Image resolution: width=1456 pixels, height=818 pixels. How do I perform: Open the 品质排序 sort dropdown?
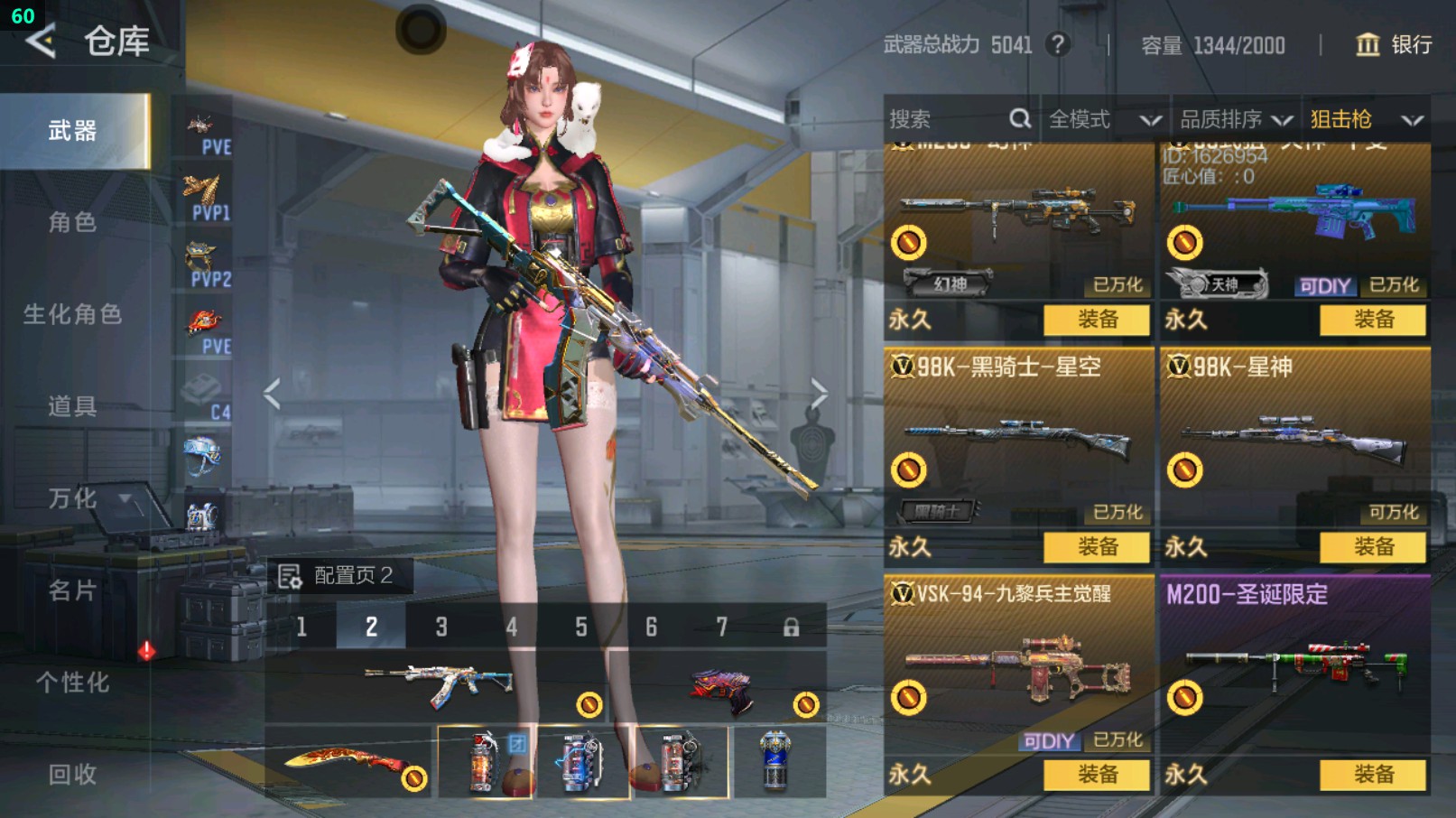click(1235, 119)
